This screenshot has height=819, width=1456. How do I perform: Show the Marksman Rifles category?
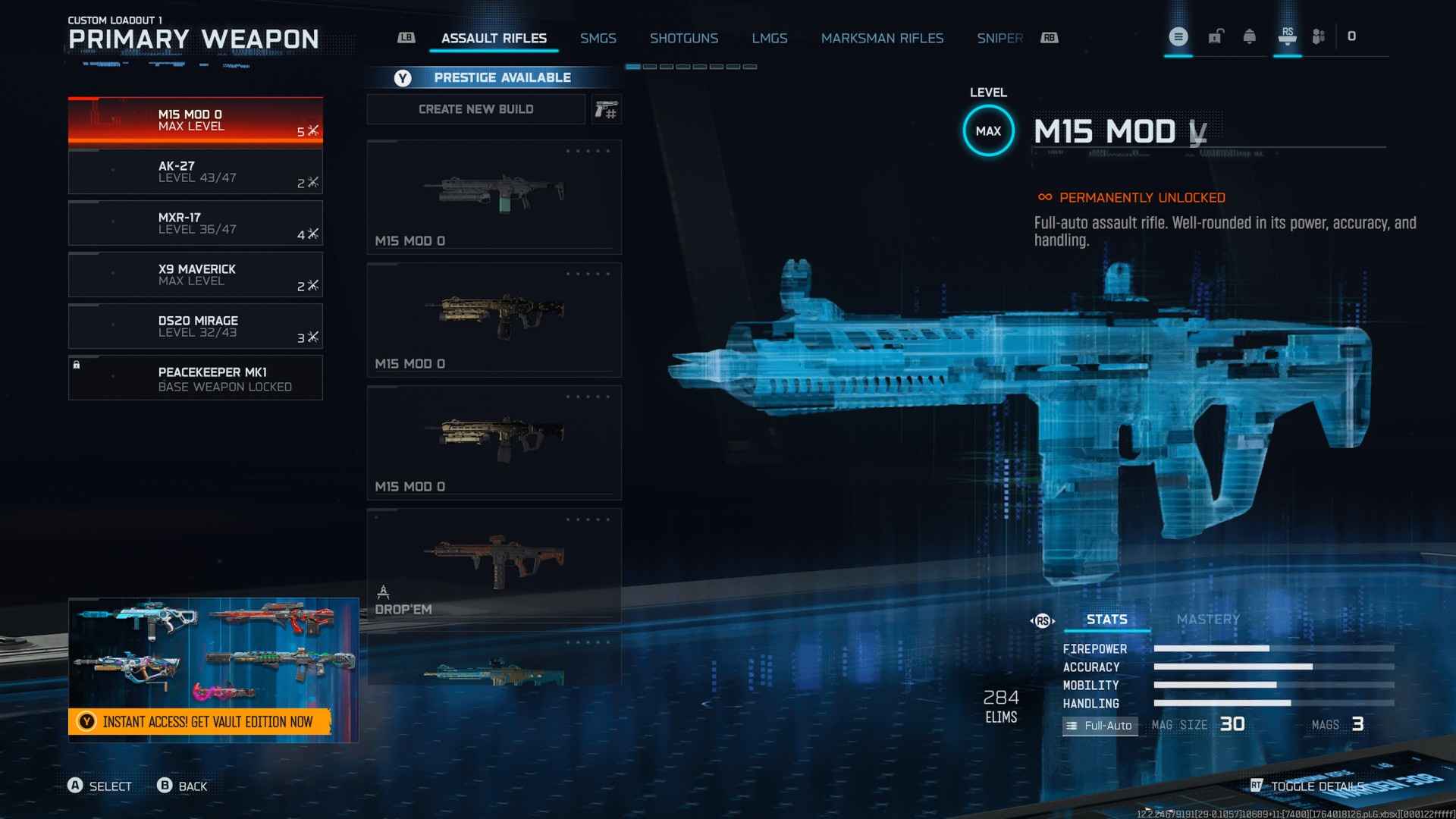pyautogui.click(x=882, y=38)
